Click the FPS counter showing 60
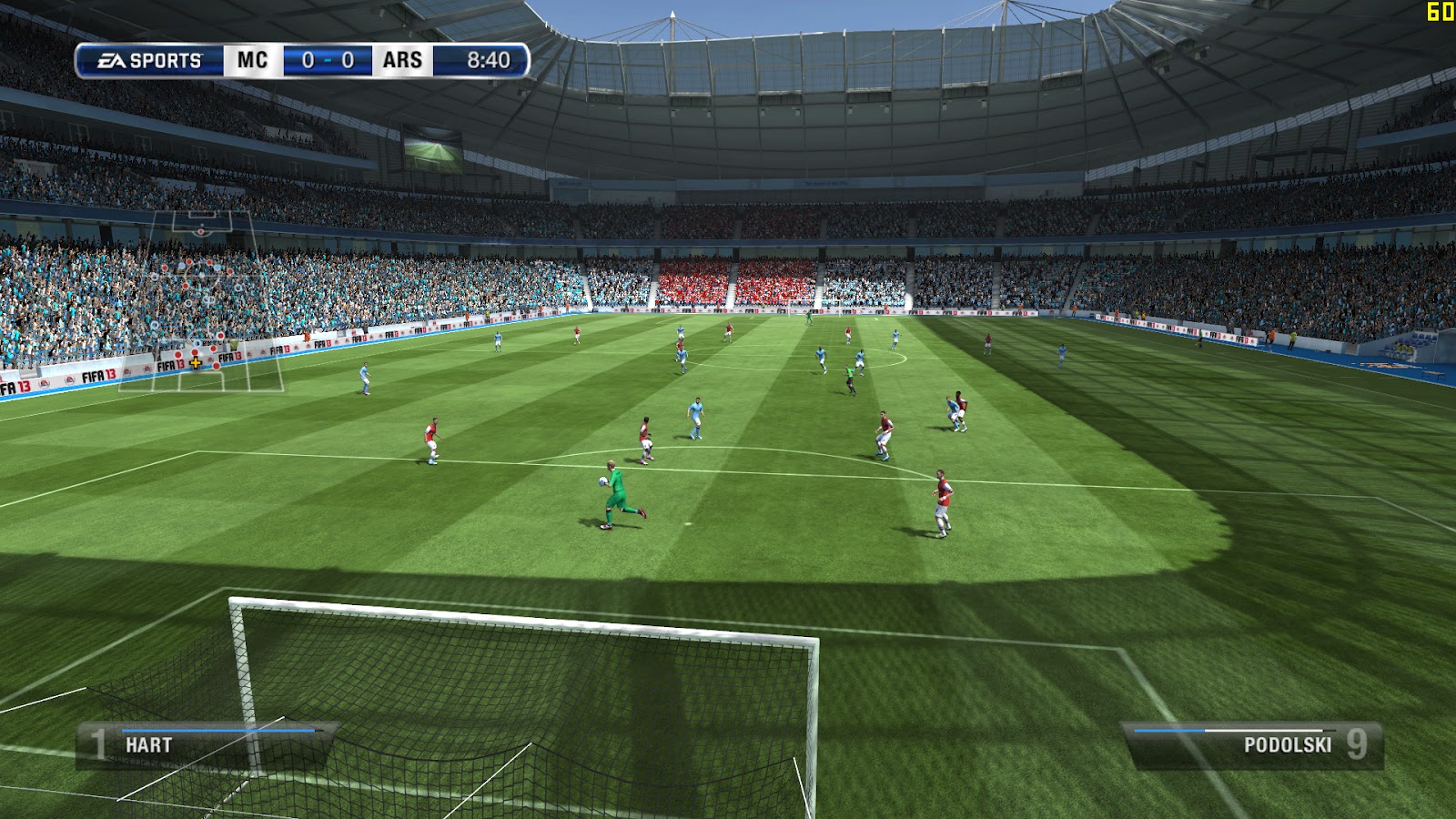 point(1440,12)
